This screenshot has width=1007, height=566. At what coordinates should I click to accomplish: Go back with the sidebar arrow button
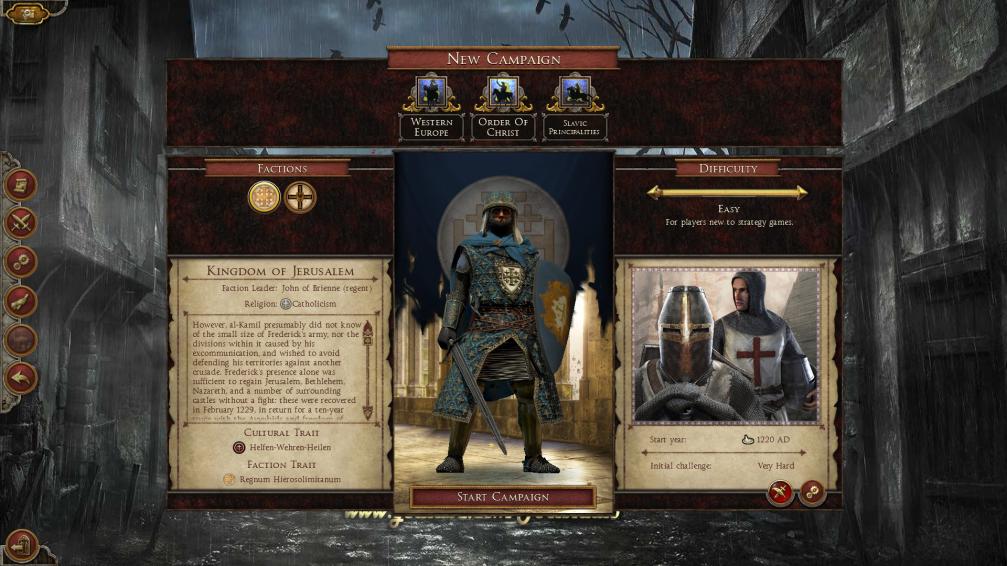[21, 378]
